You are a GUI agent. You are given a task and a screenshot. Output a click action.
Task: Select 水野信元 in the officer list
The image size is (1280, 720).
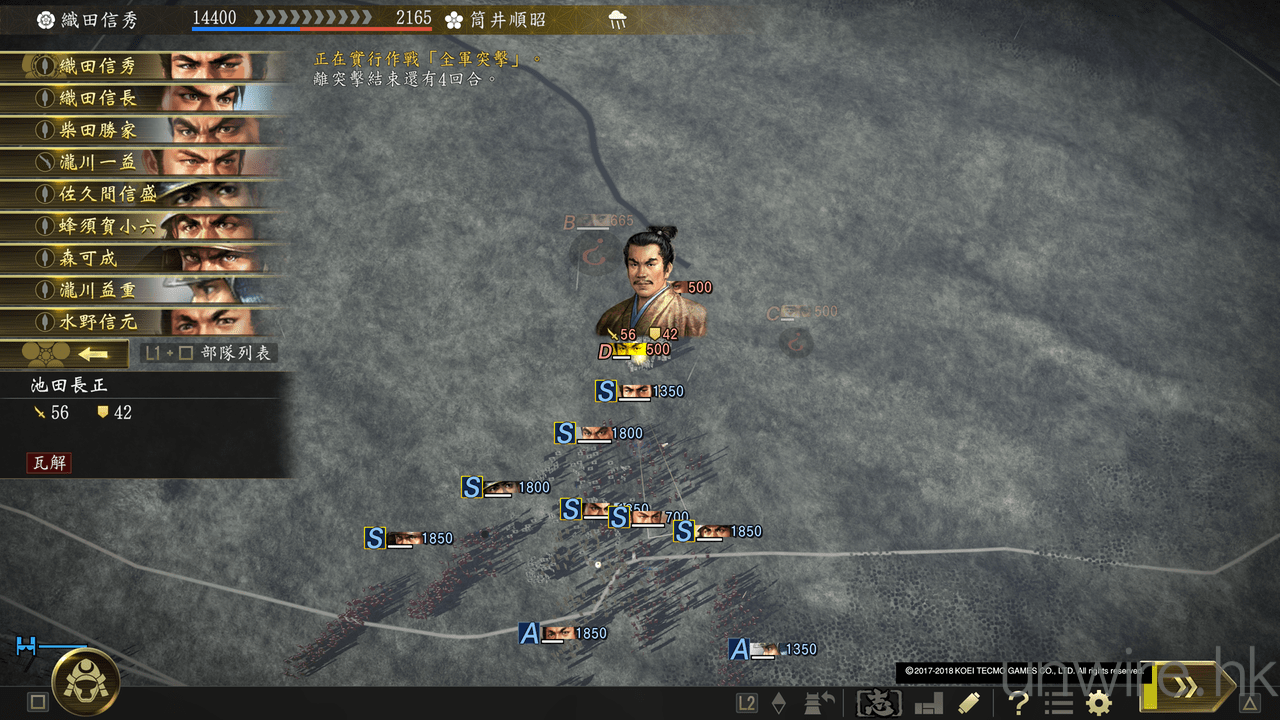tap(140, 323)
